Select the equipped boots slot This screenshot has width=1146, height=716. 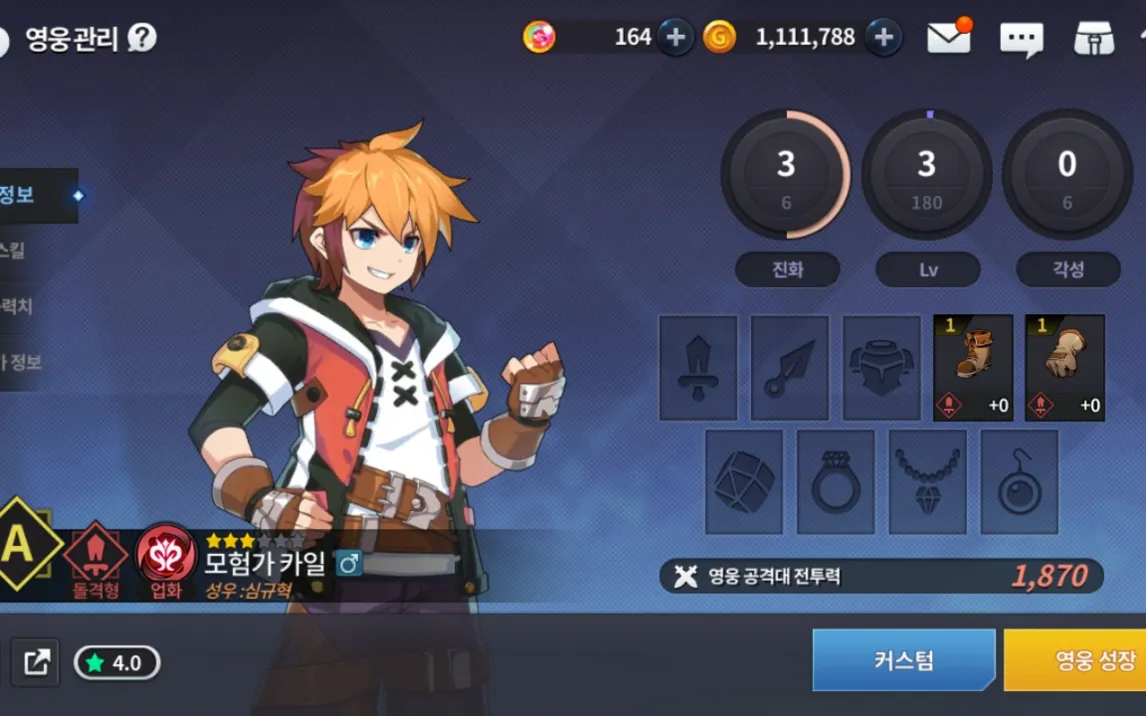click(x=973, y=368)
